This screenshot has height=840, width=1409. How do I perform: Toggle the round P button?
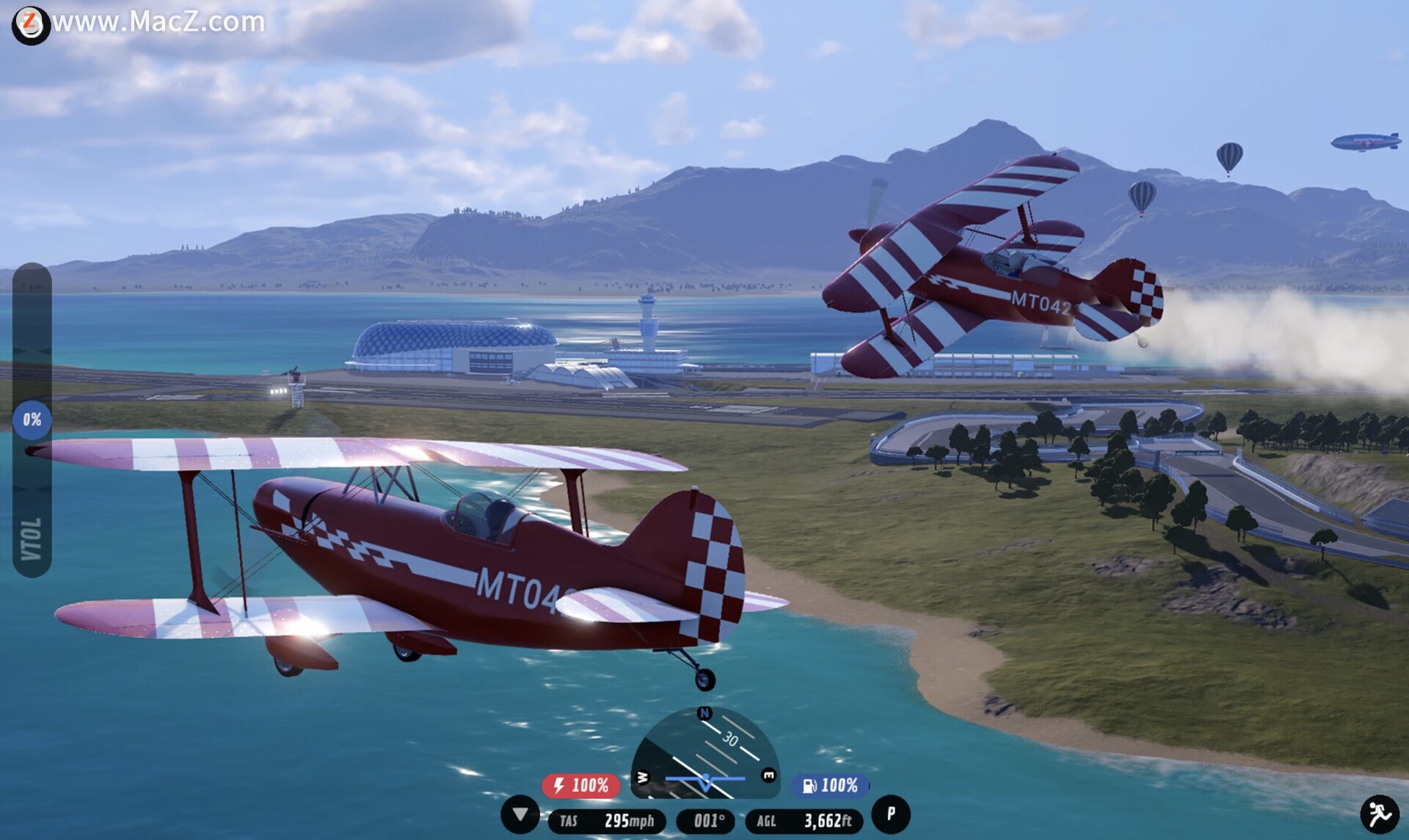click(x=891, y=814)
